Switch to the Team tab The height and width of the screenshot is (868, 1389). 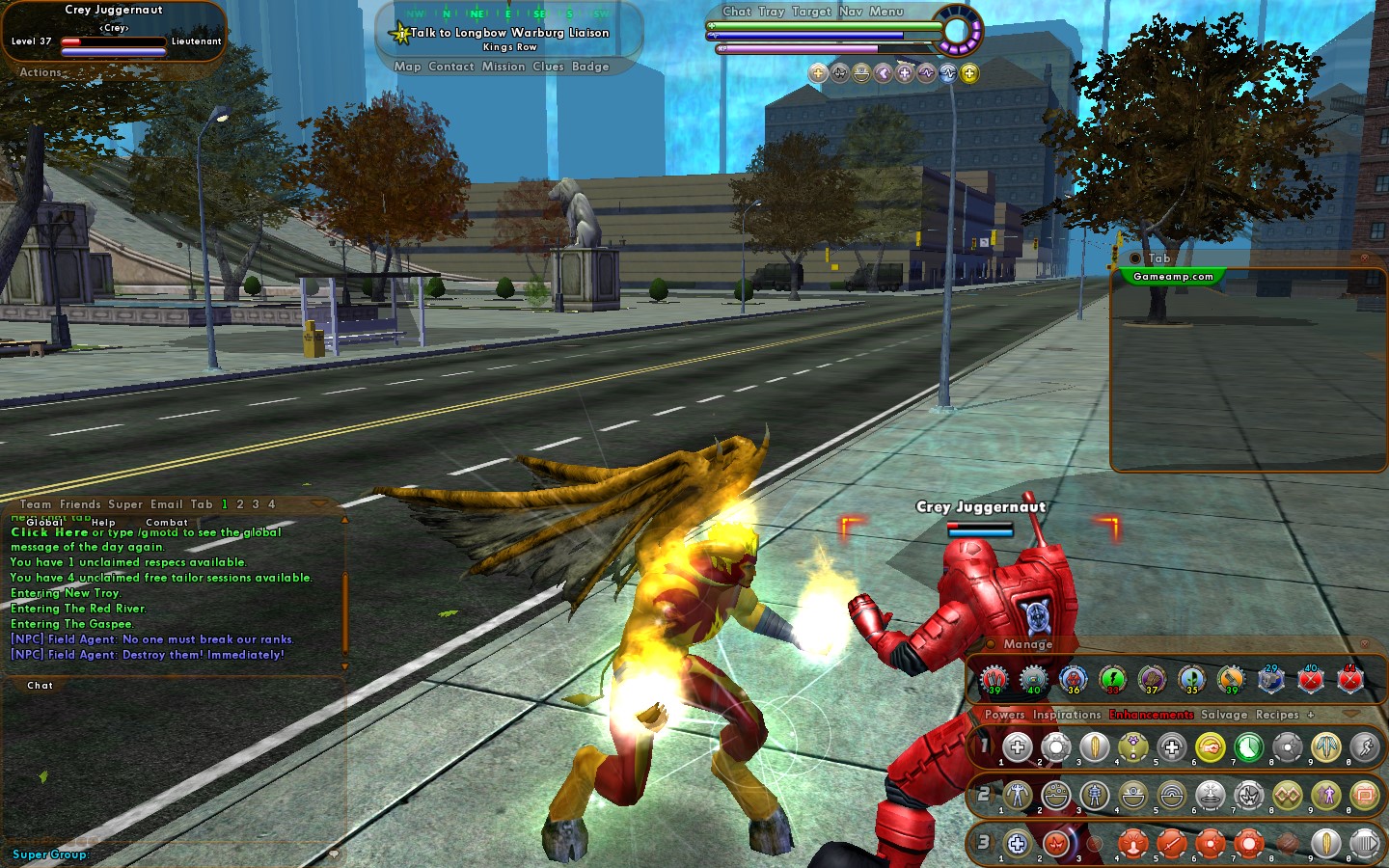[x=36, y=504]
